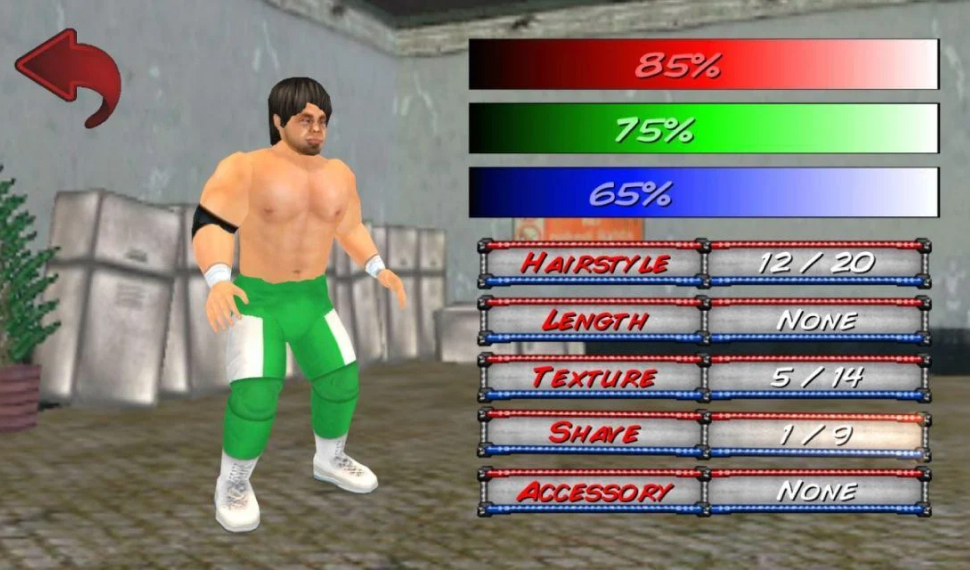Adjust the red color slider at 85%
Viewport: 970px width, 570px height.
[703, 65]
